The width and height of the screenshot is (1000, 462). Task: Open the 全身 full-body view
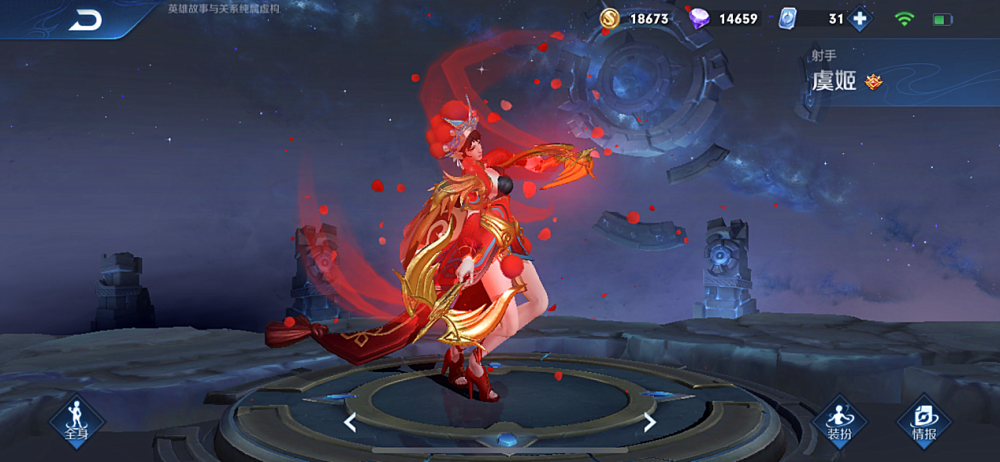[x=77, y=419]
